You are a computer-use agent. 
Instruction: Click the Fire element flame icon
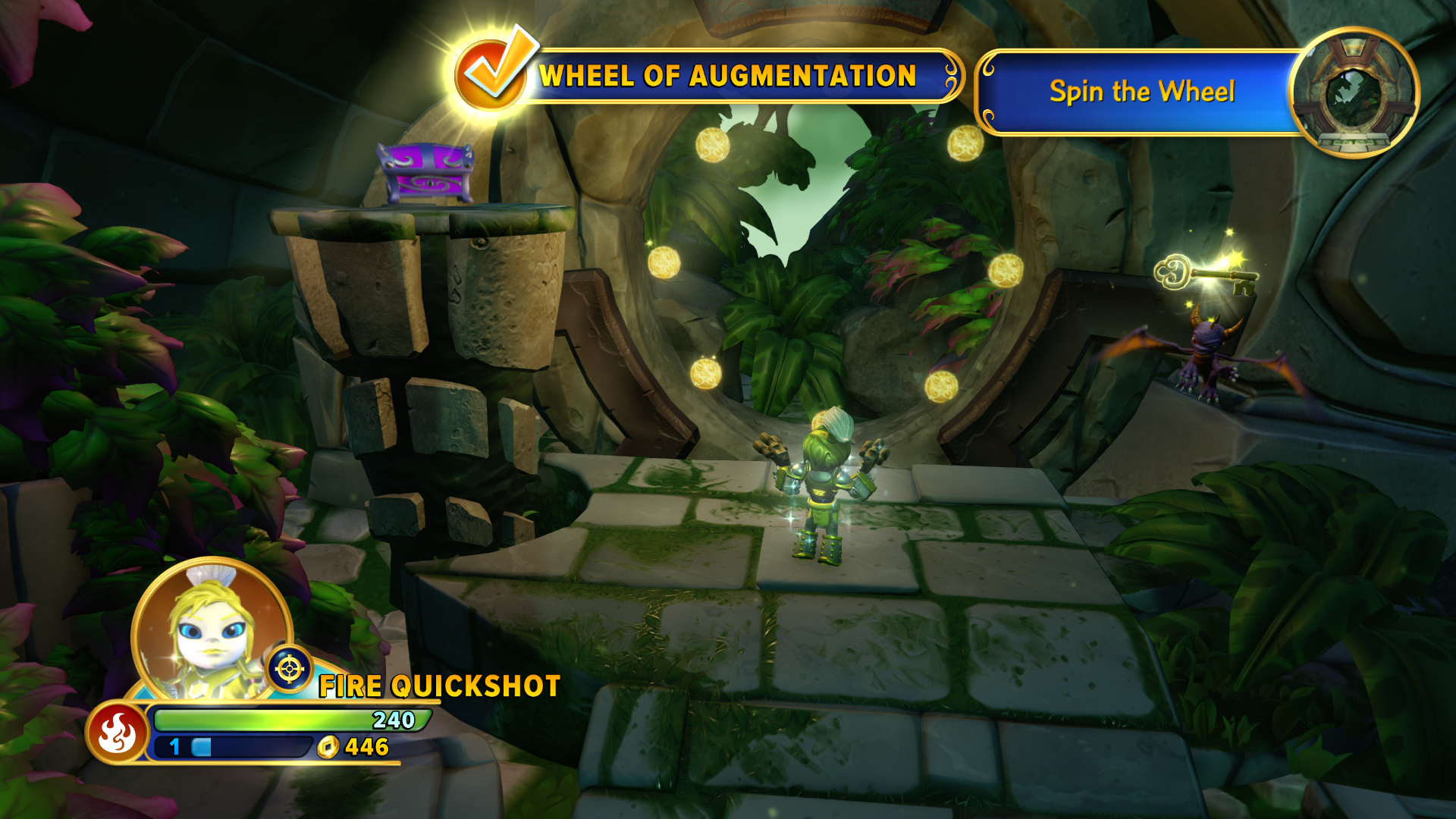coord(118,733)
